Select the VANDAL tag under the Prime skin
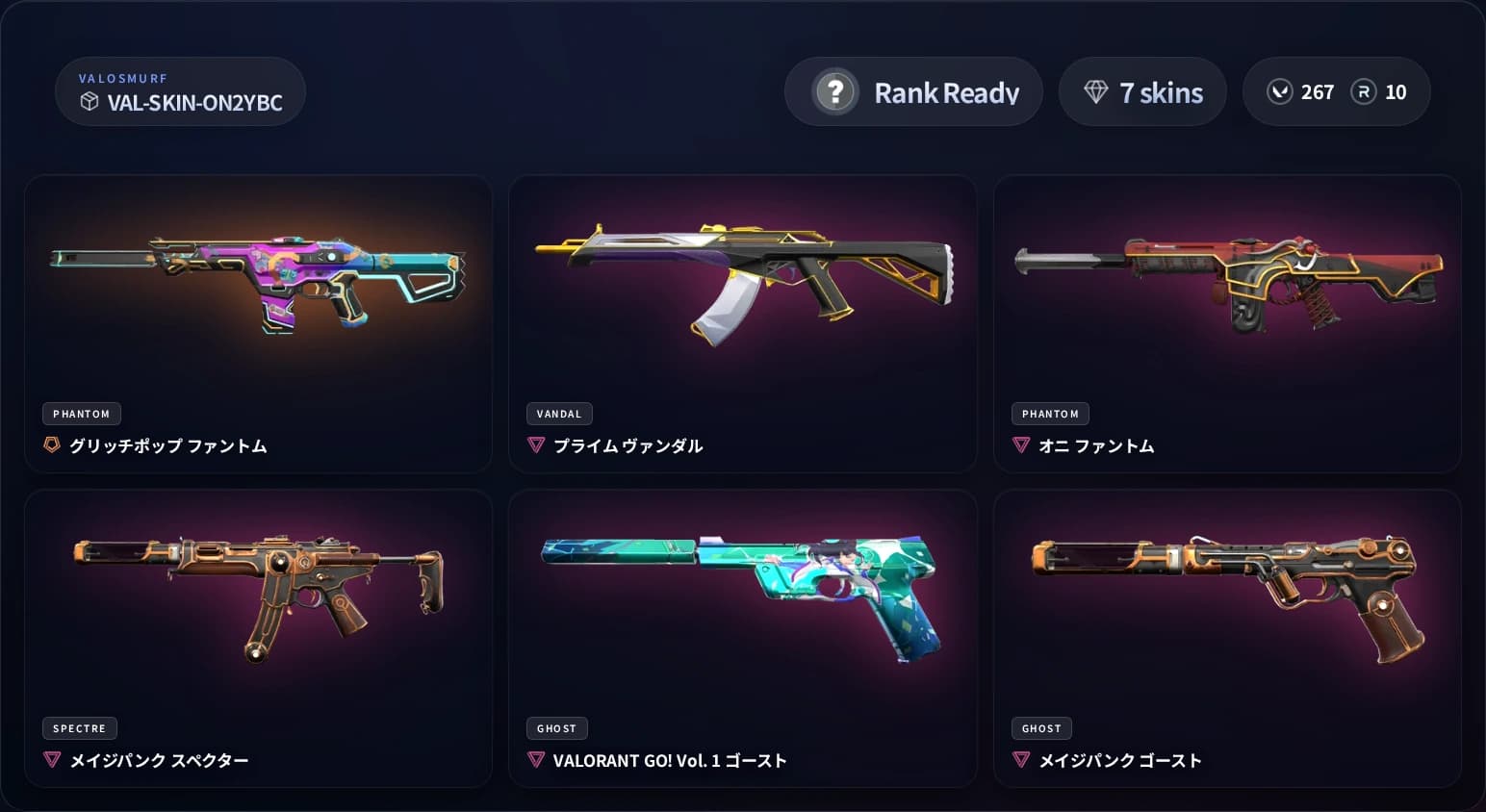 [x=559, y=414]
